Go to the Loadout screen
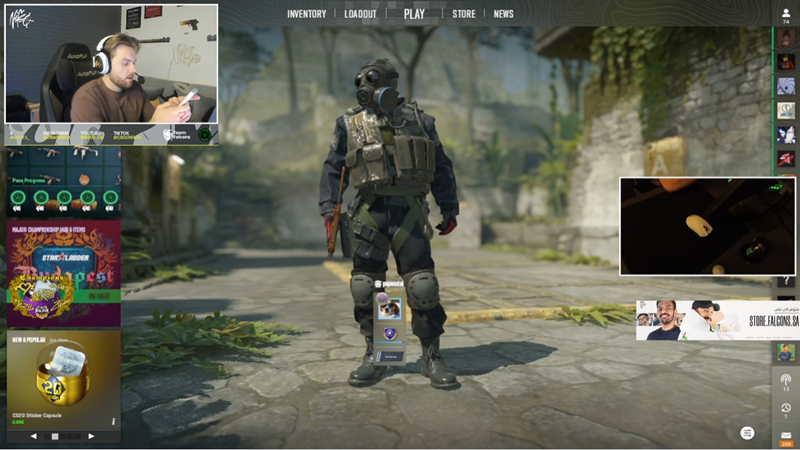Viewport: 800px width, 450px height. (x=360, y=14)
